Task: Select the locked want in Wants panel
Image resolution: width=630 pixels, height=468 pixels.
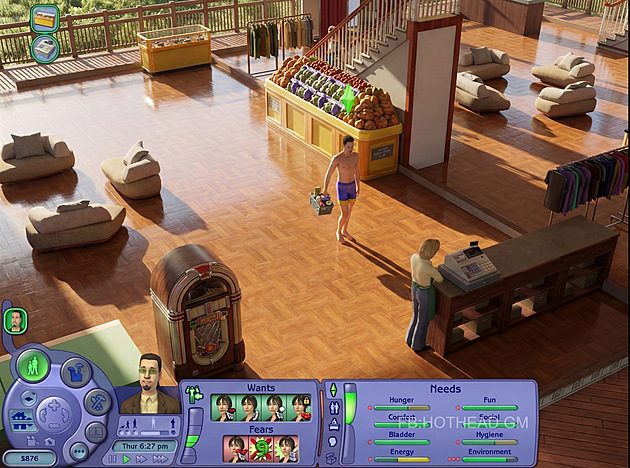Action: pos(300,407)
